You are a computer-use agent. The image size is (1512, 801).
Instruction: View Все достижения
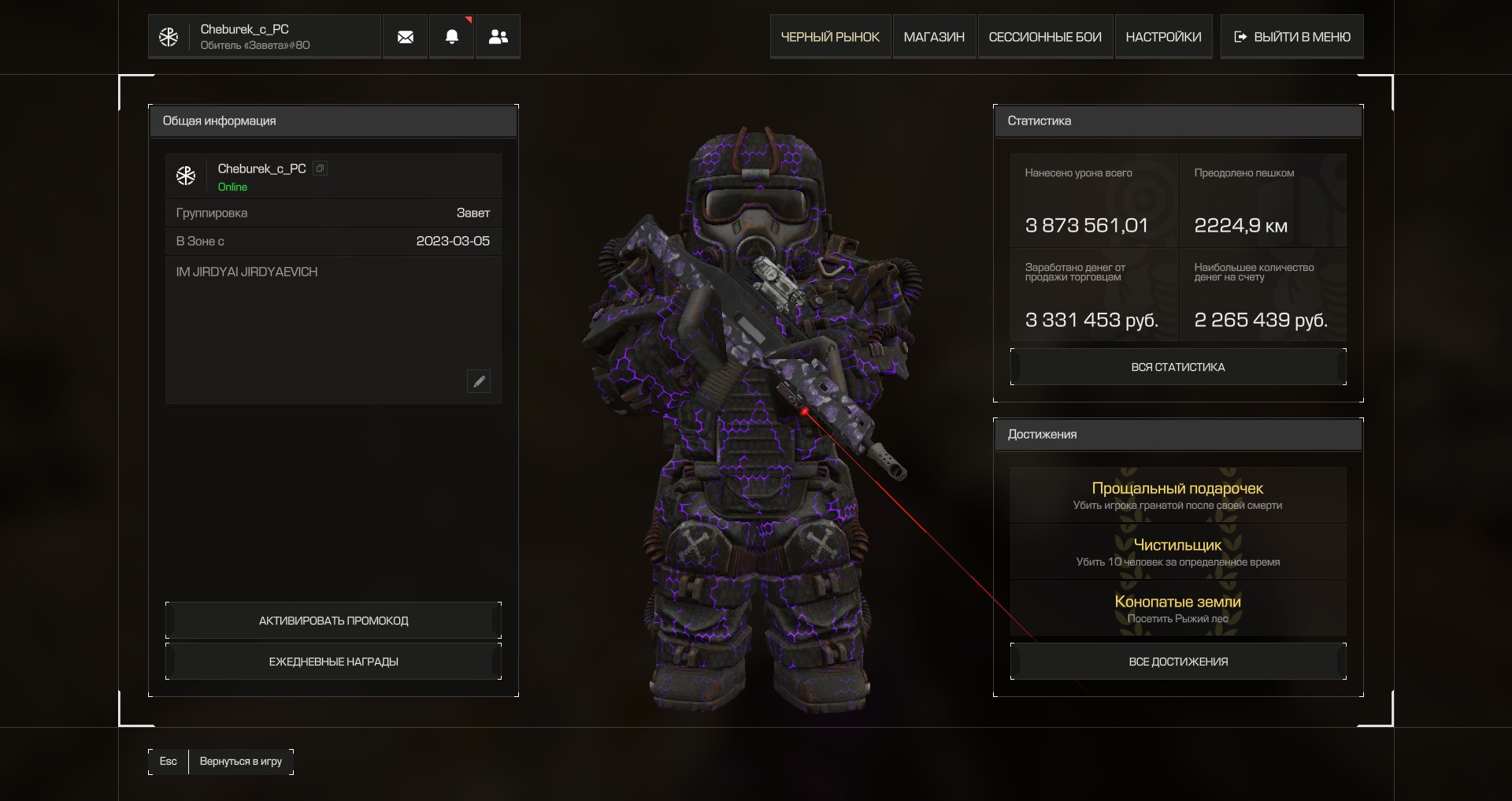(x=1178, y=662)
